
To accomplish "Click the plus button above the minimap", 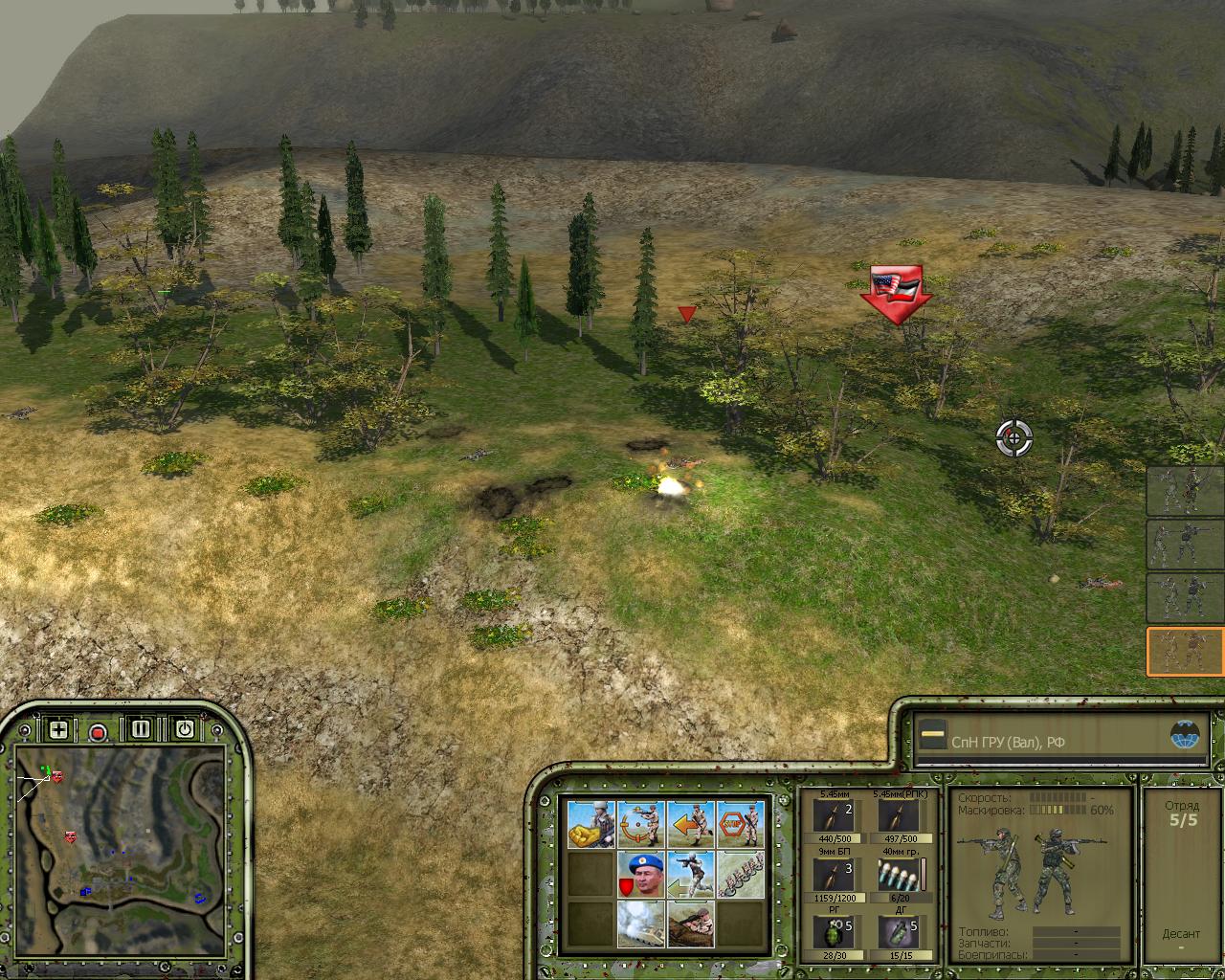I will coord(59,730).
